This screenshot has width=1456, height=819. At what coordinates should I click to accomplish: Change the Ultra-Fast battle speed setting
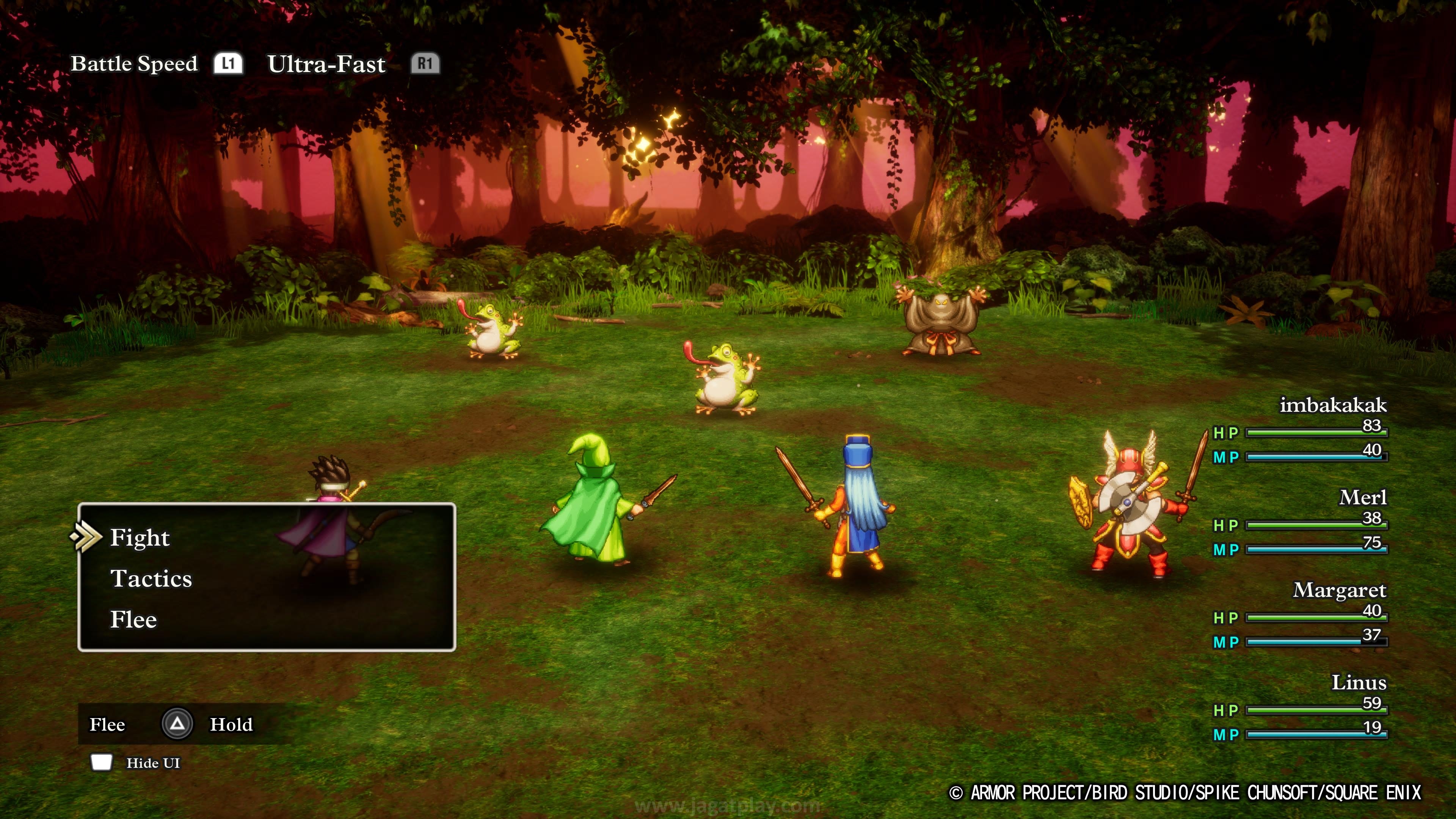click(326, 64)
